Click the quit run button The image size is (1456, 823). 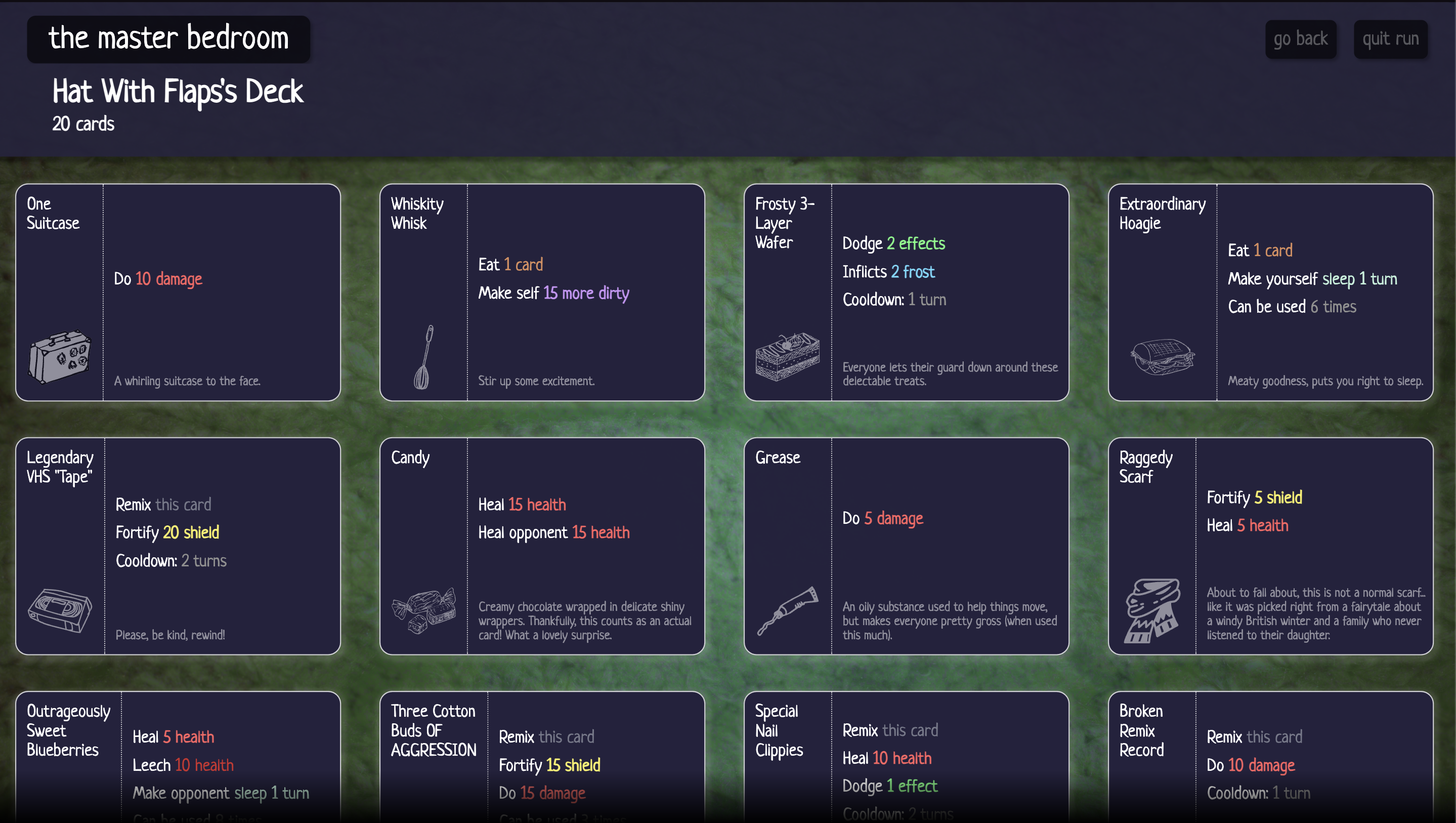pyautogui.click(x=1390, y=38)
